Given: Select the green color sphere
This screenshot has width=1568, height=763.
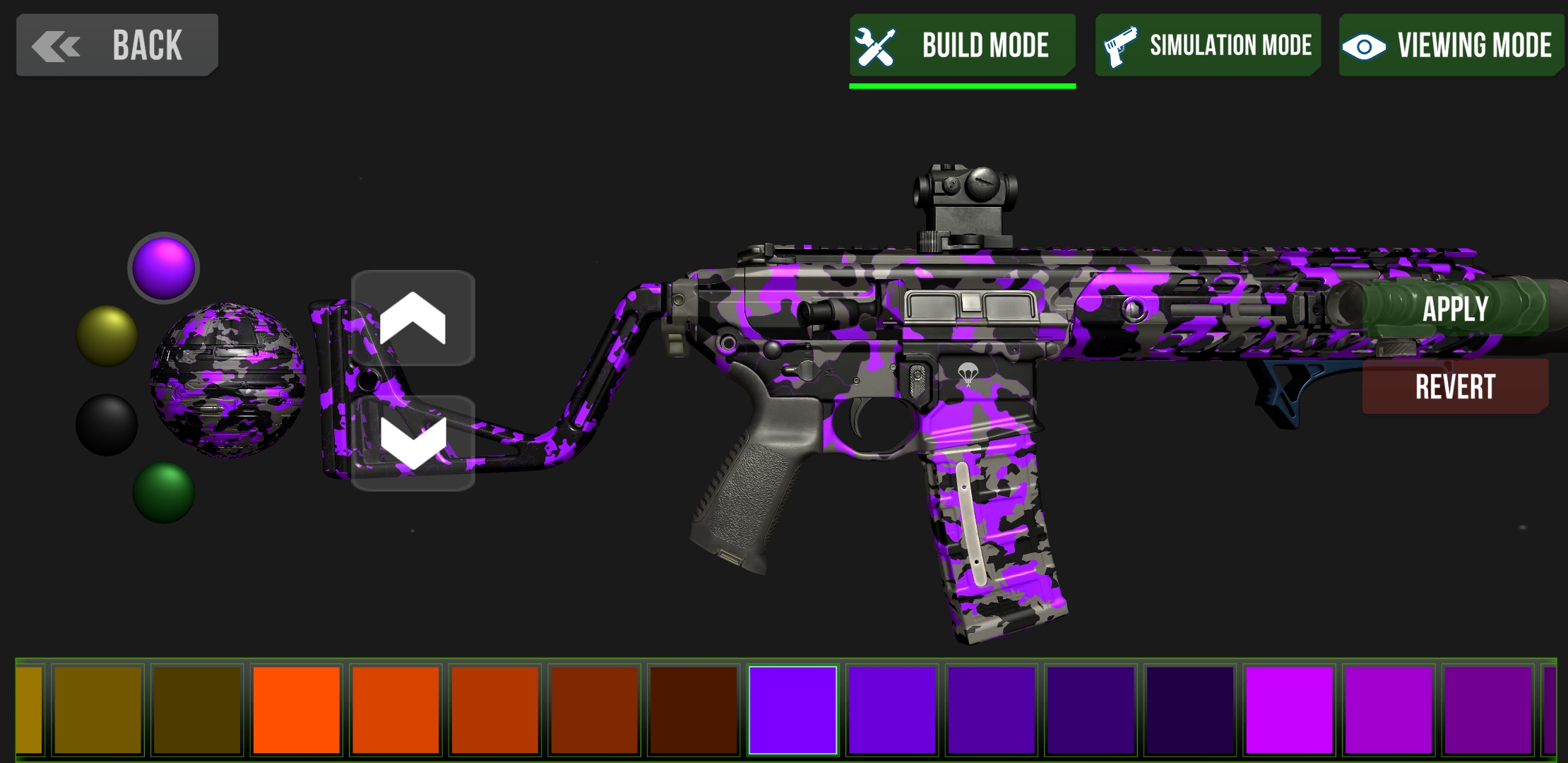Looking at the screenshot, I should (164, 492).
